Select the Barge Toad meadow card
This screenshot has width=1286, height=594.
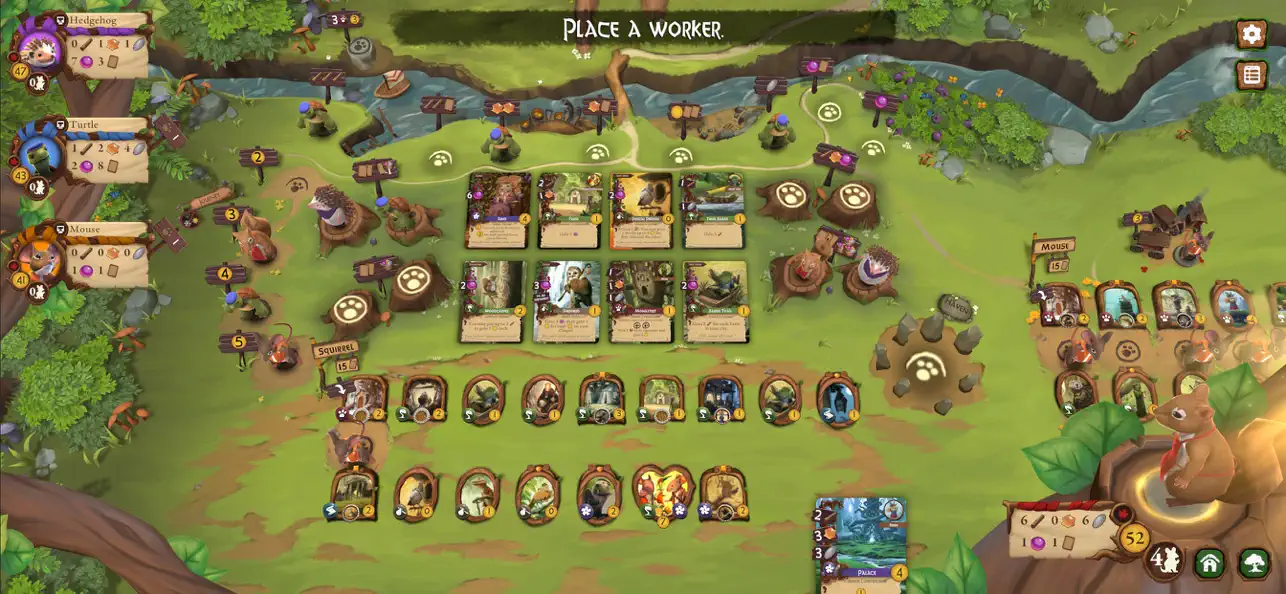tap(715, 301)
